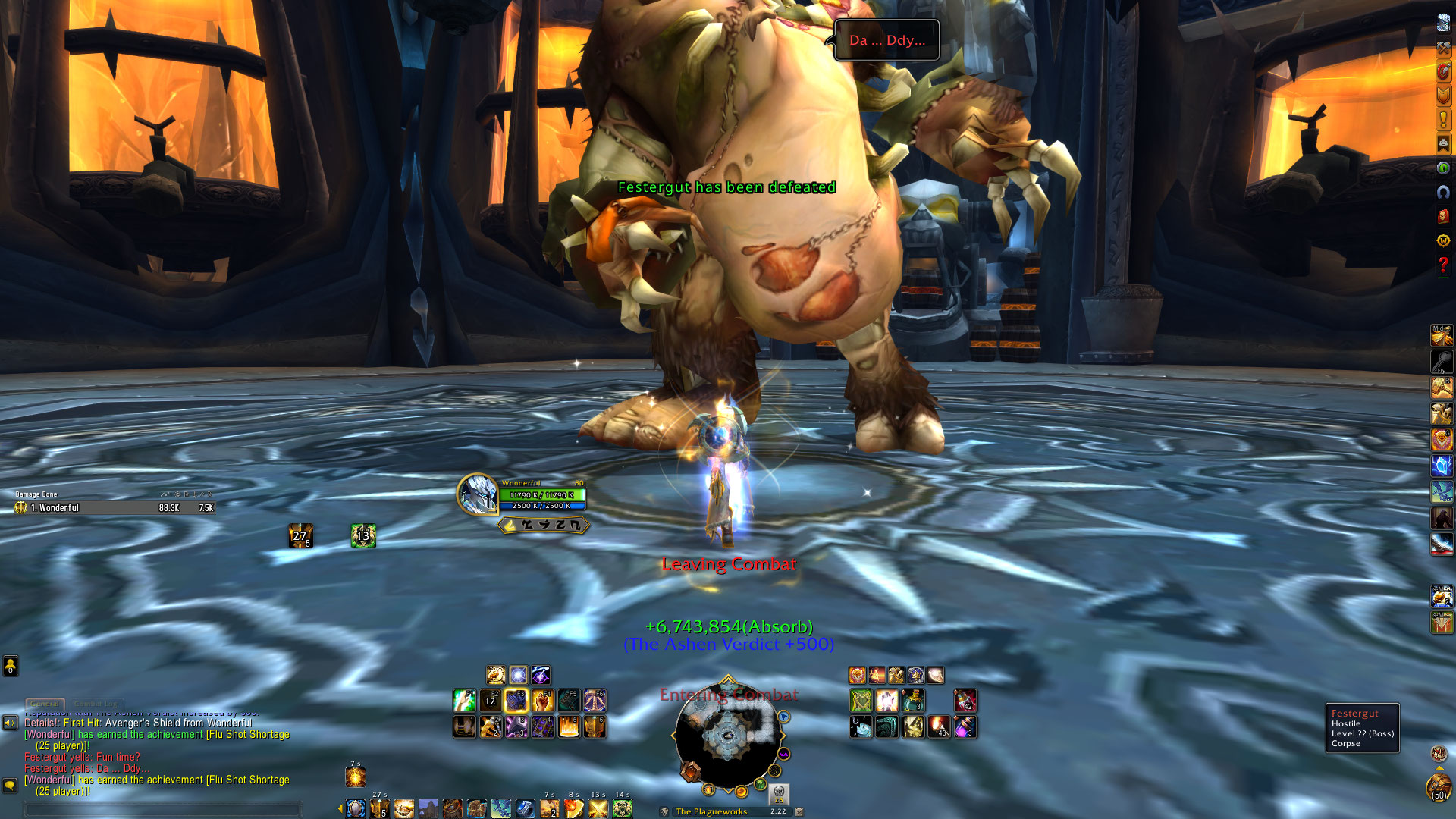Open the exclamation mark quest log icon

[x=1443, y=119]
